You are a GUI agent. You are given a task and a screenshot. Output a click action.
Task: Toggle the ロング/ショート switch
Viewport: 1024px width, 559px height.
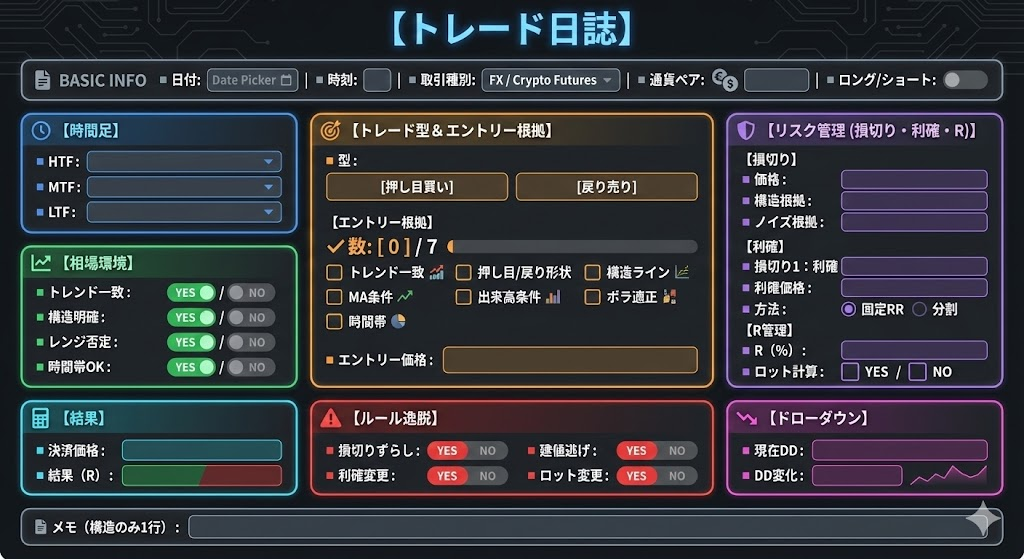(x=964, y=80)
